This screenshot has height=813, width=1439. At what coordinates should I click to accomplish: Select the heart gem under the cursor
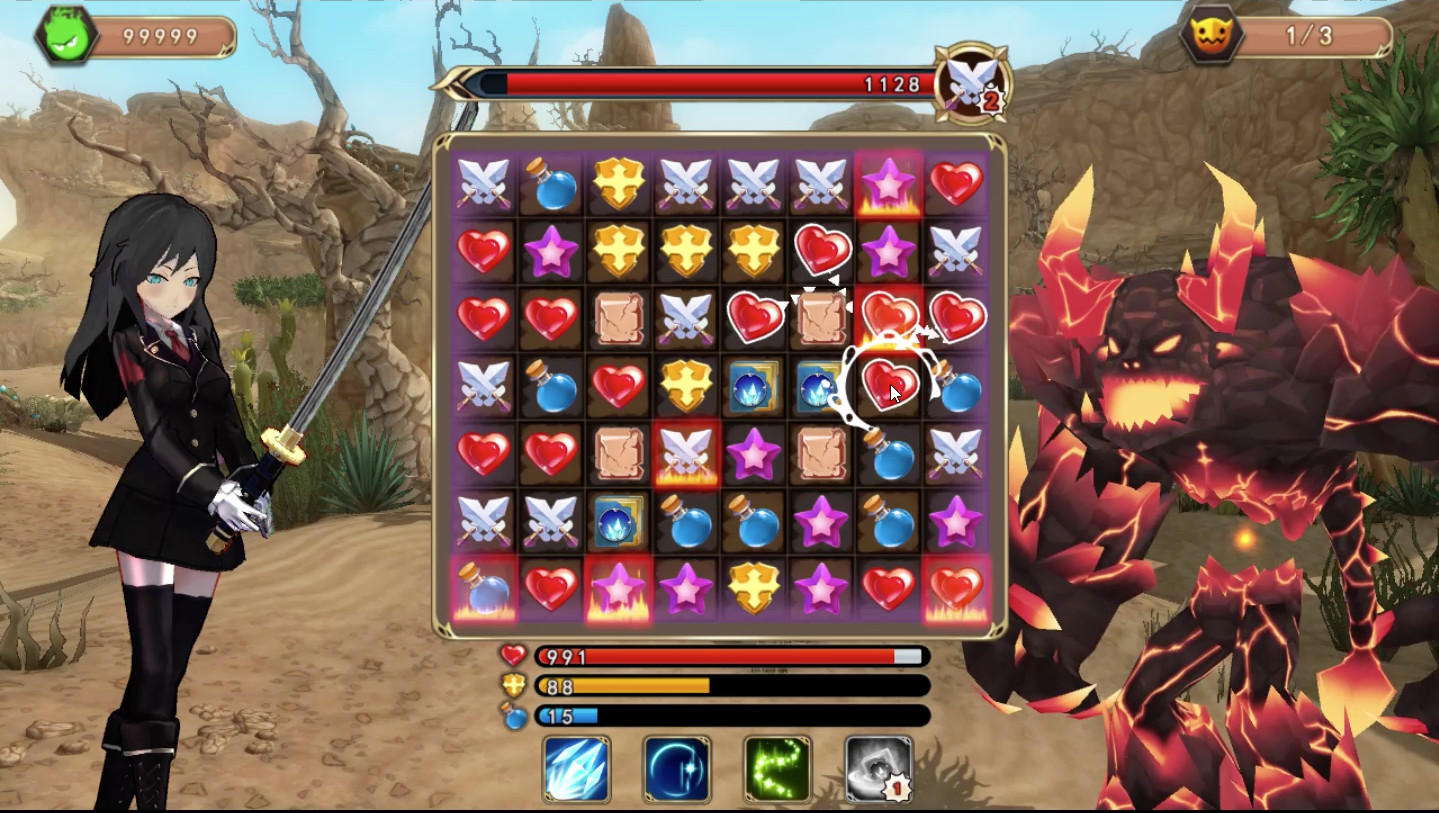(888, 383)
